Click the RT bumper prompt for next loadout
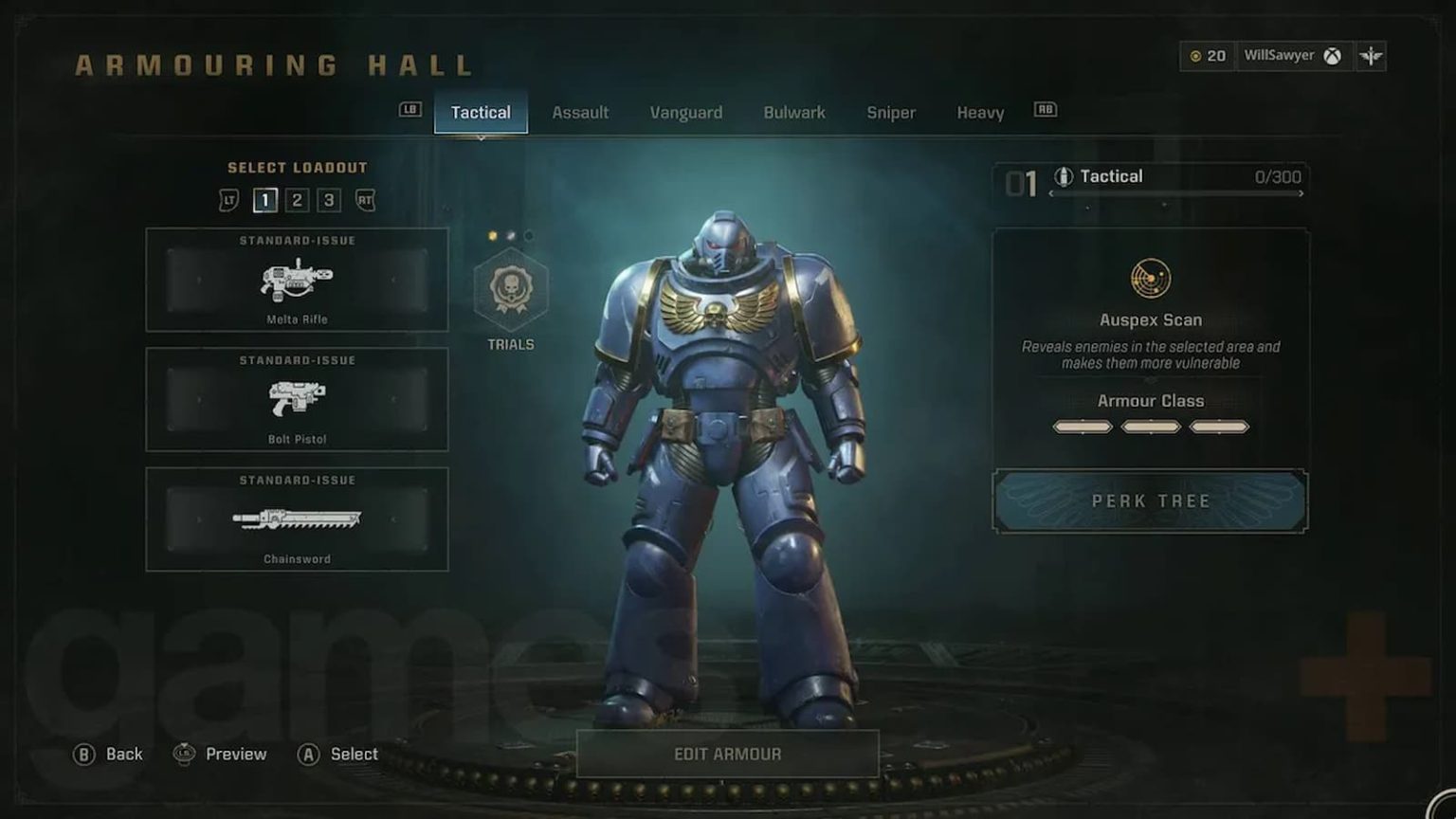 pyautogui.click(x=365, y=200)
